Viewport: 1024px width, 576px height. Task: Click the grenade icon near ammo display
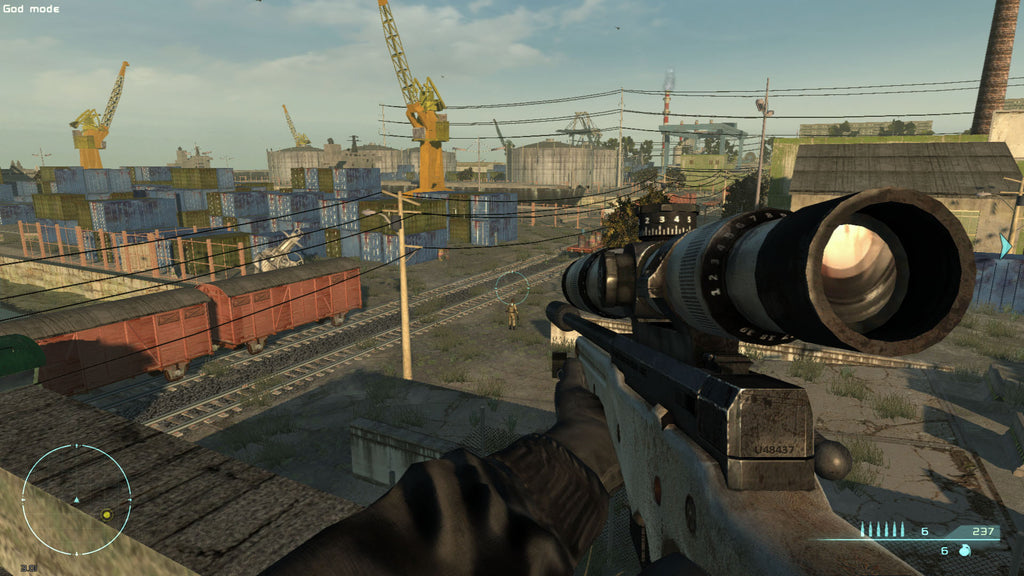967,551
